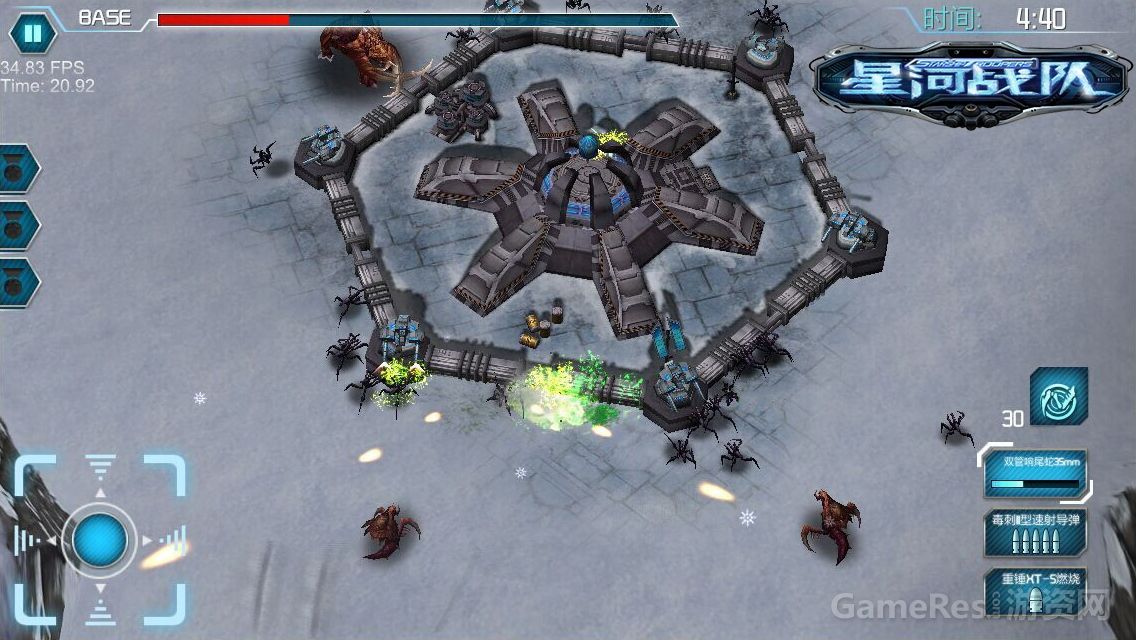This screenshot has height=640, width=1136.
Task: Switch to the 毒刺型速射导弹 missile weapon
Action: (x=1034, y=533)
